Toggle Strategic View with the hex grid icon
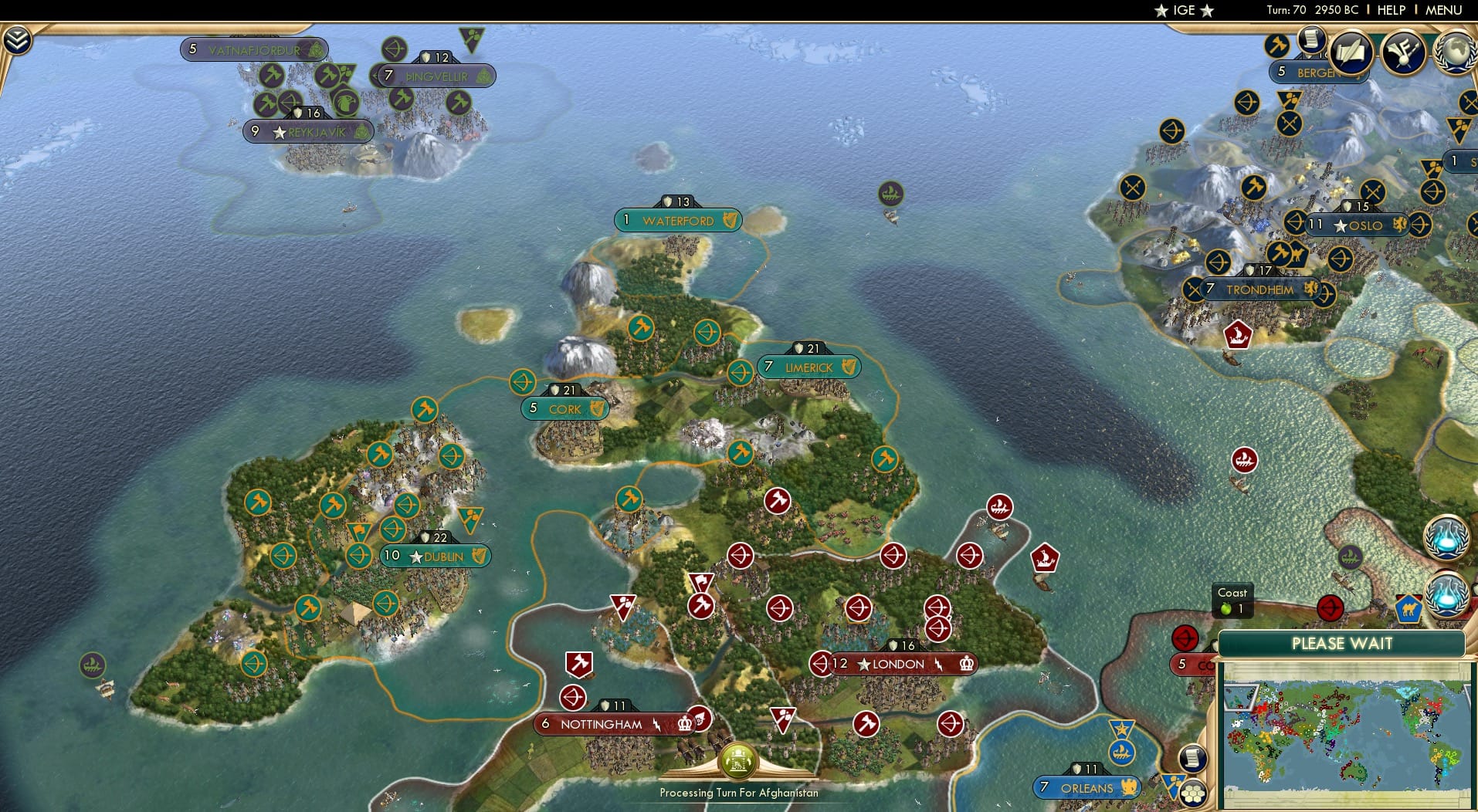Image resolution: width=1478 pixels, height=812 pixels. 1192,793
